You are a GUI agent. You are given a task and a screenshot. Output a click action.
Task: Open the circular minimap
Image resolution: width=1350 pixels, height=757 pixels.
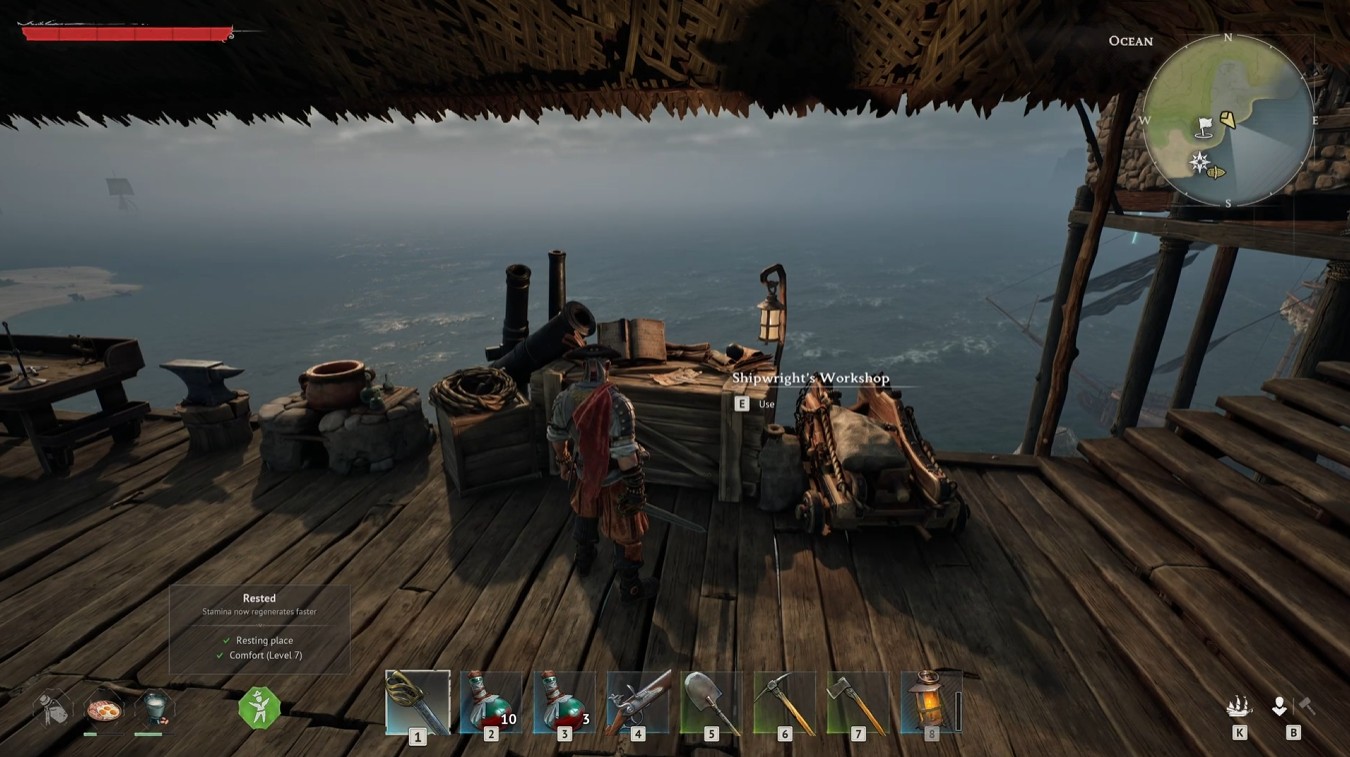click(x=1228, y=120)
